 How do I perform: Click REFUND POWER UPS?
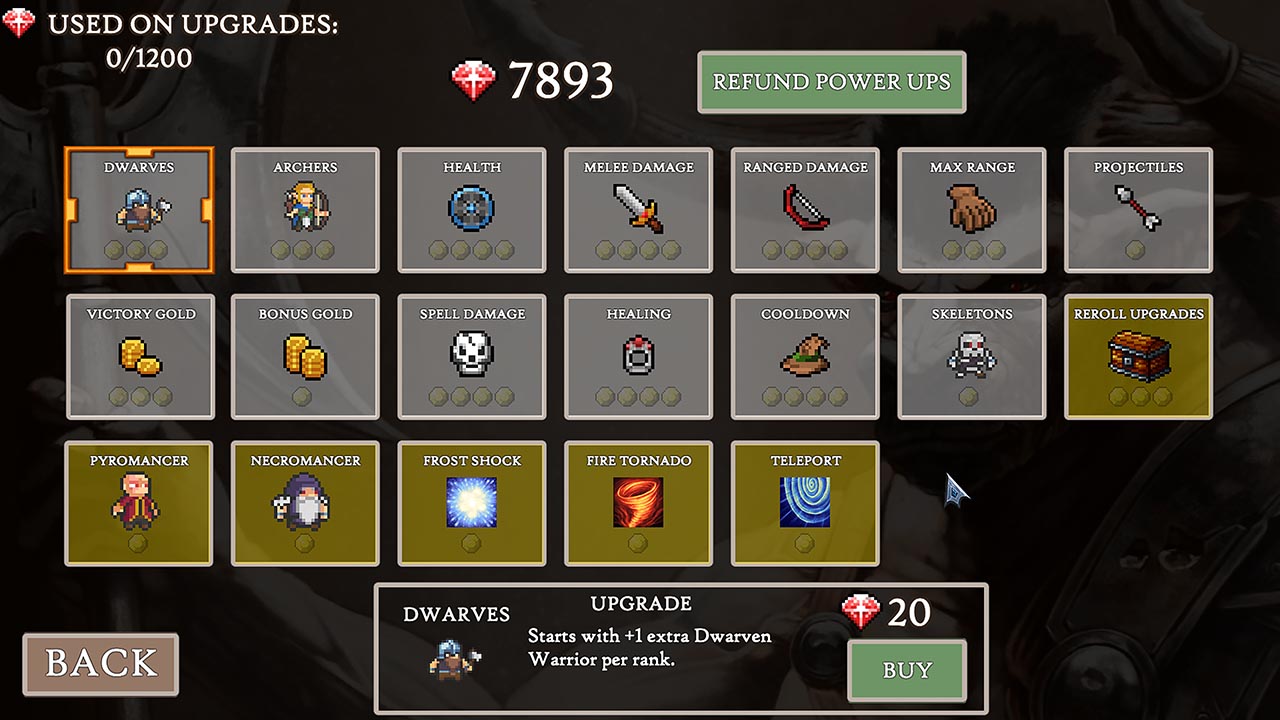(832, 82)
